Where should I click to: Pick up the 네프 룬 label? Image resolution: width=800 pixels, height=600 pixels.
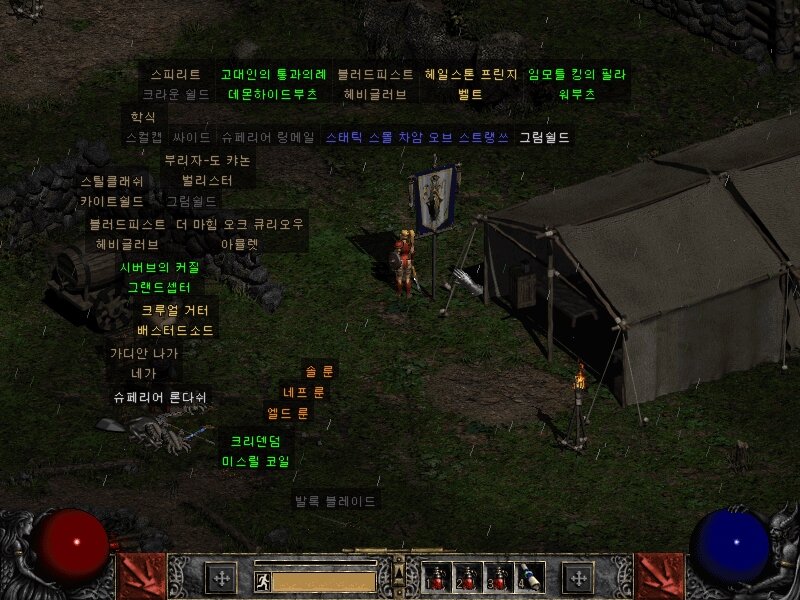[304, 392]
